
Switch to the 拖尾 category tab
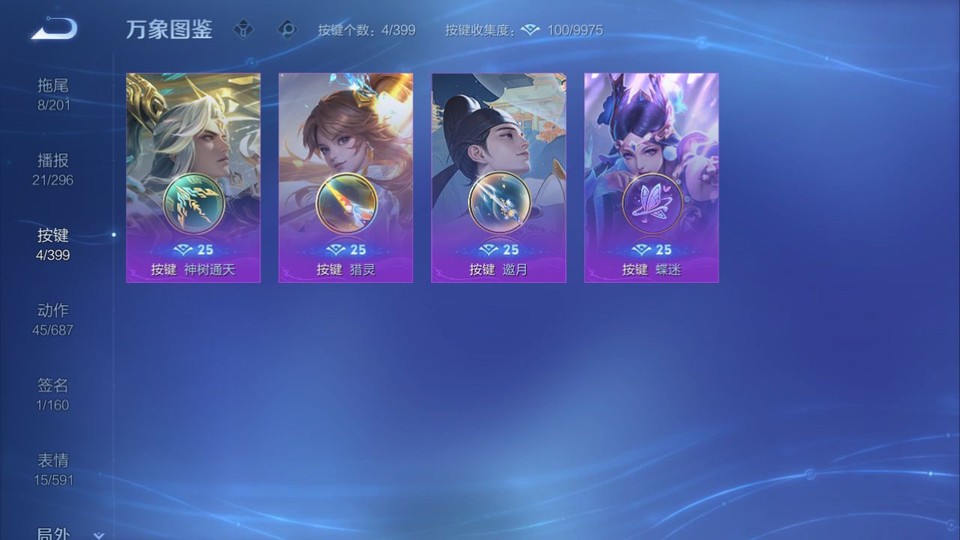pos(54,94)
